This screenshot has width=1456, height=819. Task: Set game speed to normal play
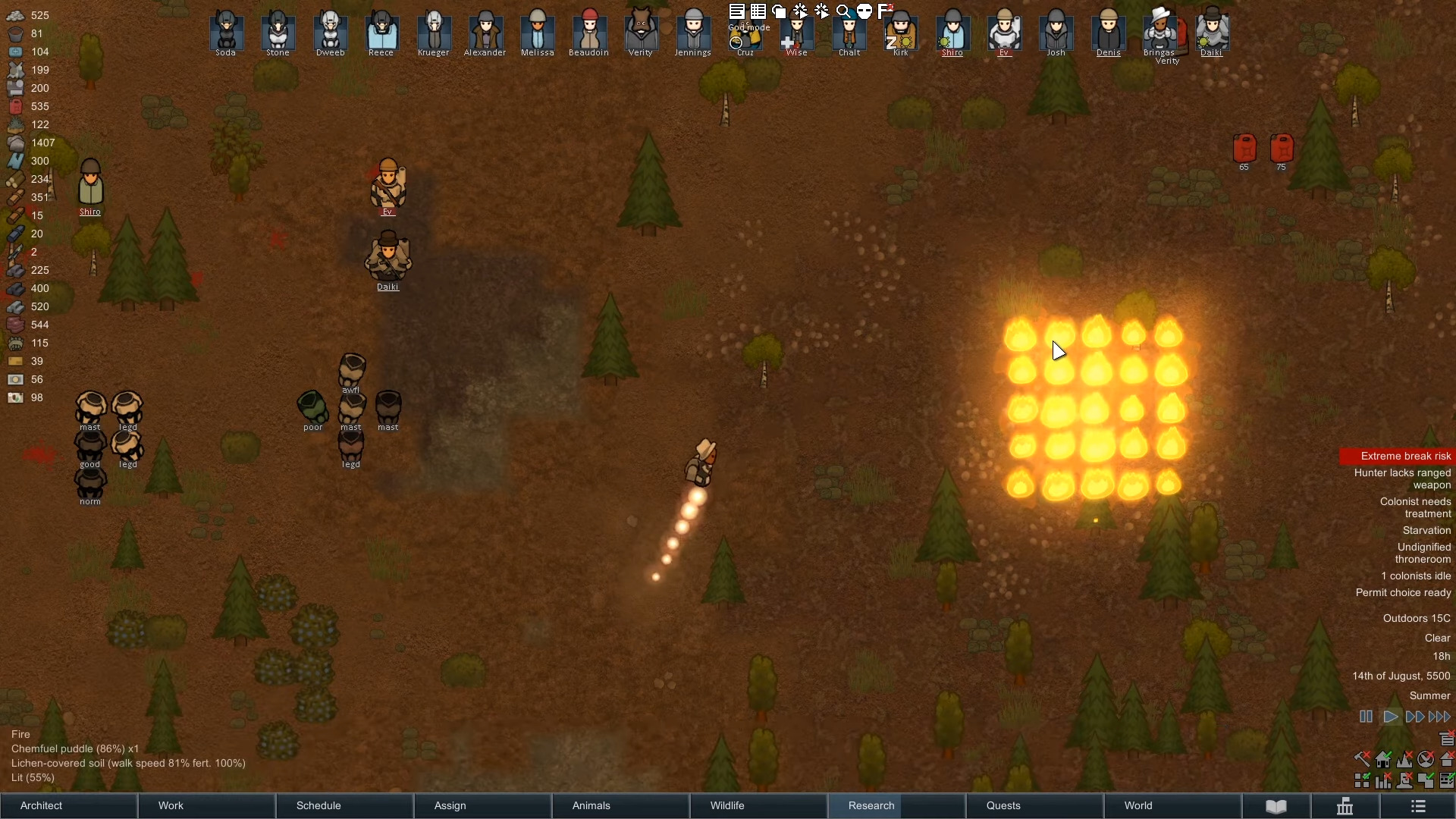point(1391,717)
